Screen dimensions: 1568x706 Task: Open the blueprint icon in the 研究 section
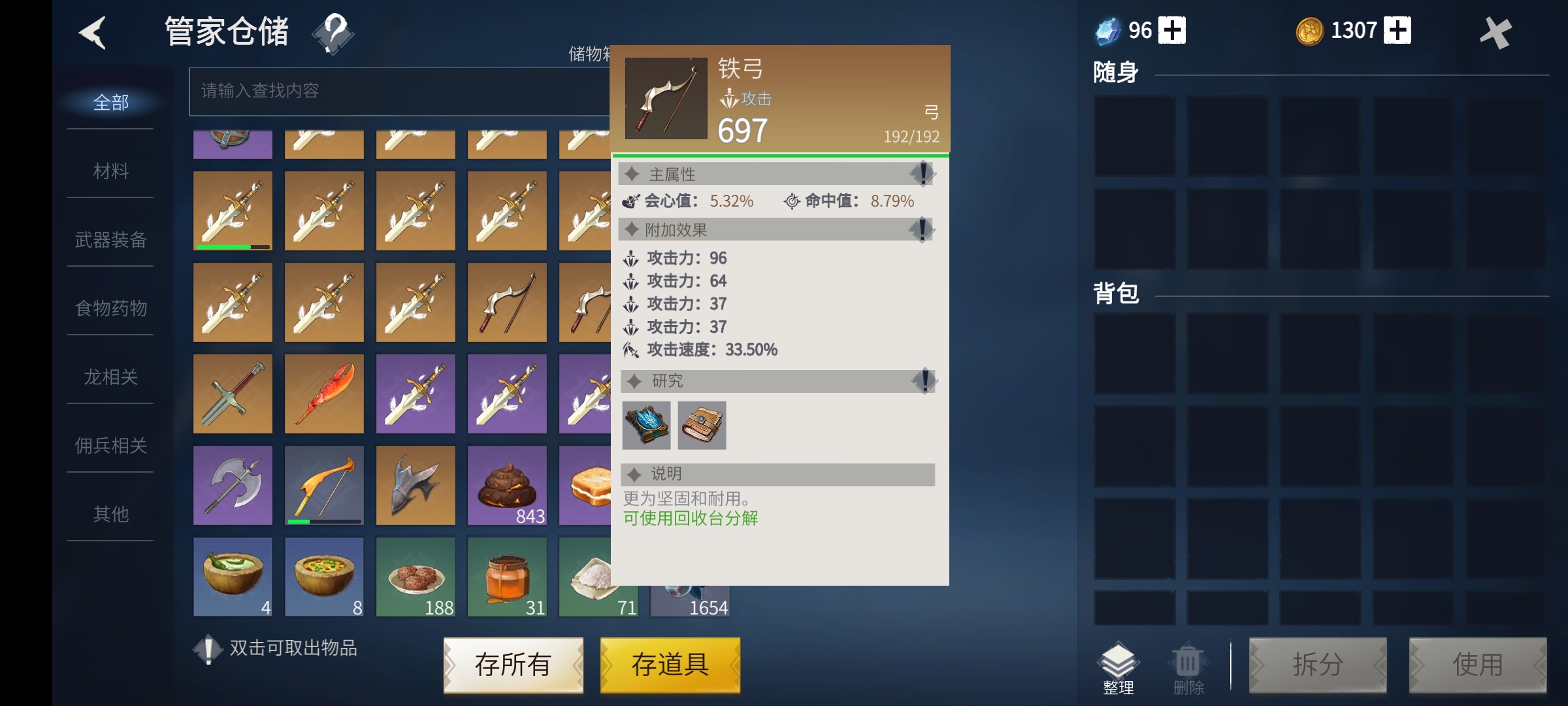click(647, 426)
